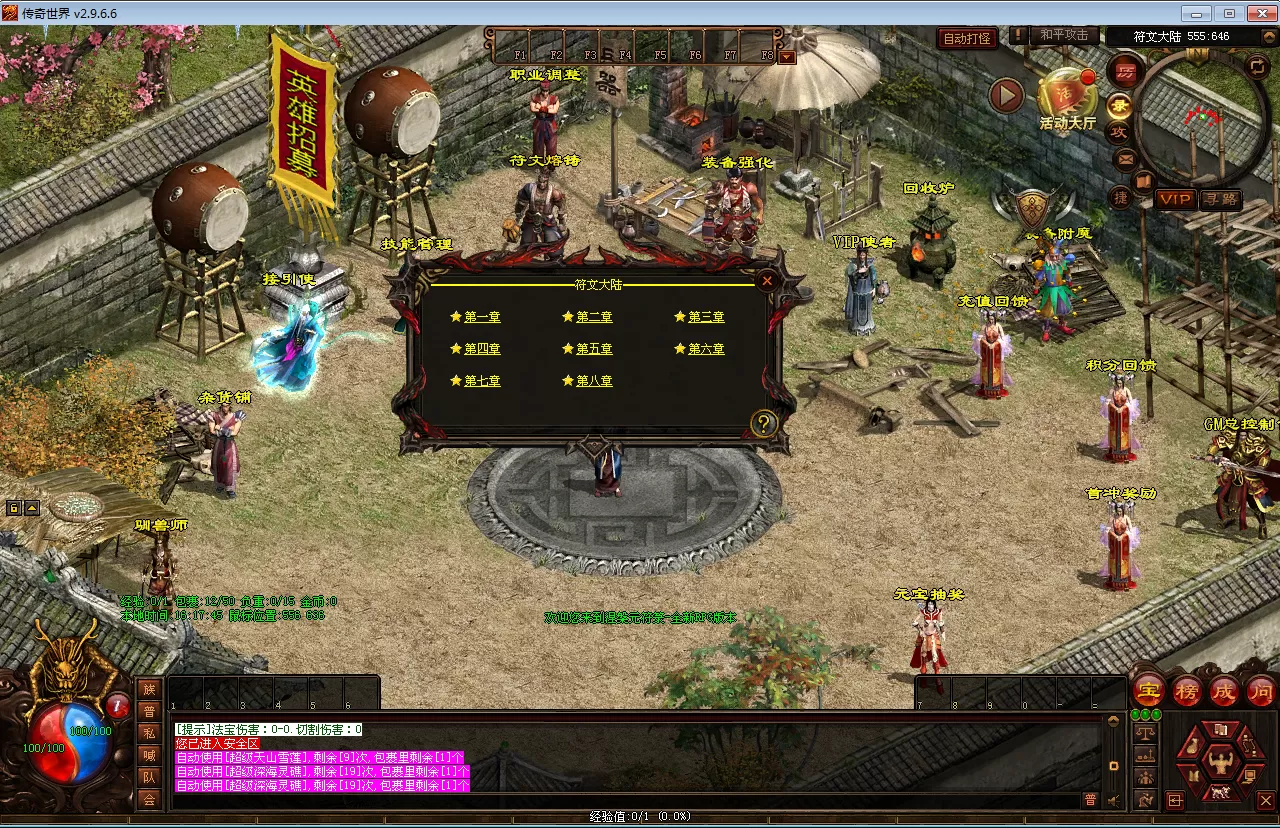This screenshot has width=1280, height=828.
Task: Choose the 第五章 chapter link
Action: tap(593, 349)
